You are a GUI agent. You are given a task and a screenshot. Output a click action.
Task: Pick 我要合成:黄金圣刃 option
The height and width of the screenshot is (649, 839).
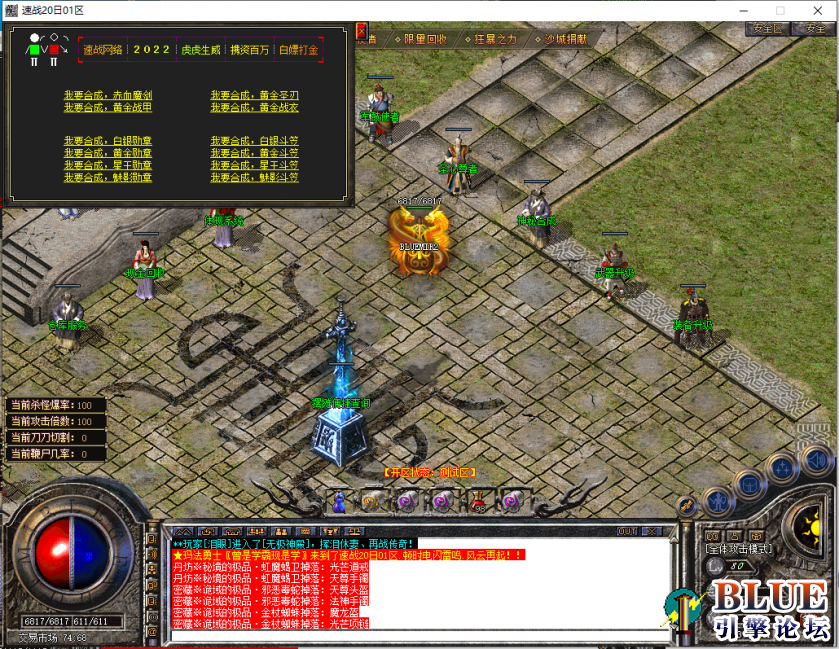pyautogui.click(x=254, y=96)
